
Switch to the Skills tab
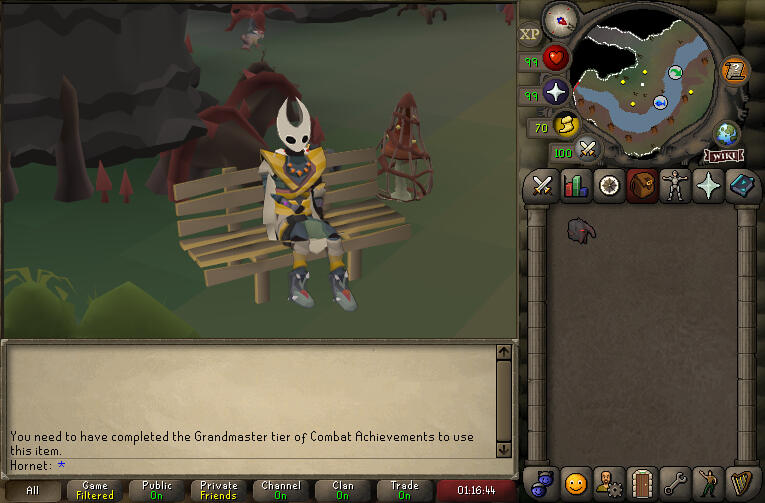[x=575, y=186]
